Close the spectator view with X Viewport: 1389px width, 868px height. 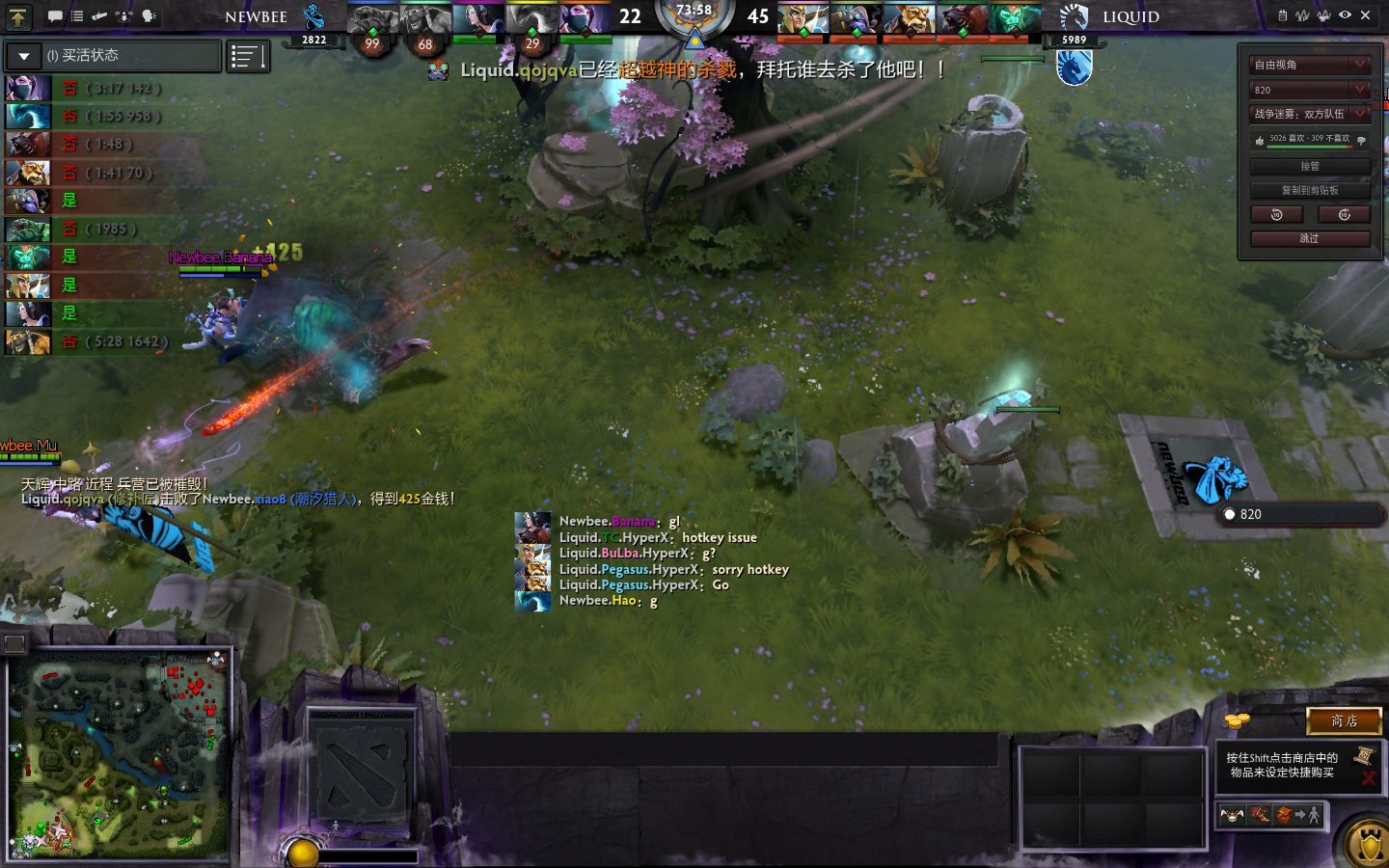1366,15
